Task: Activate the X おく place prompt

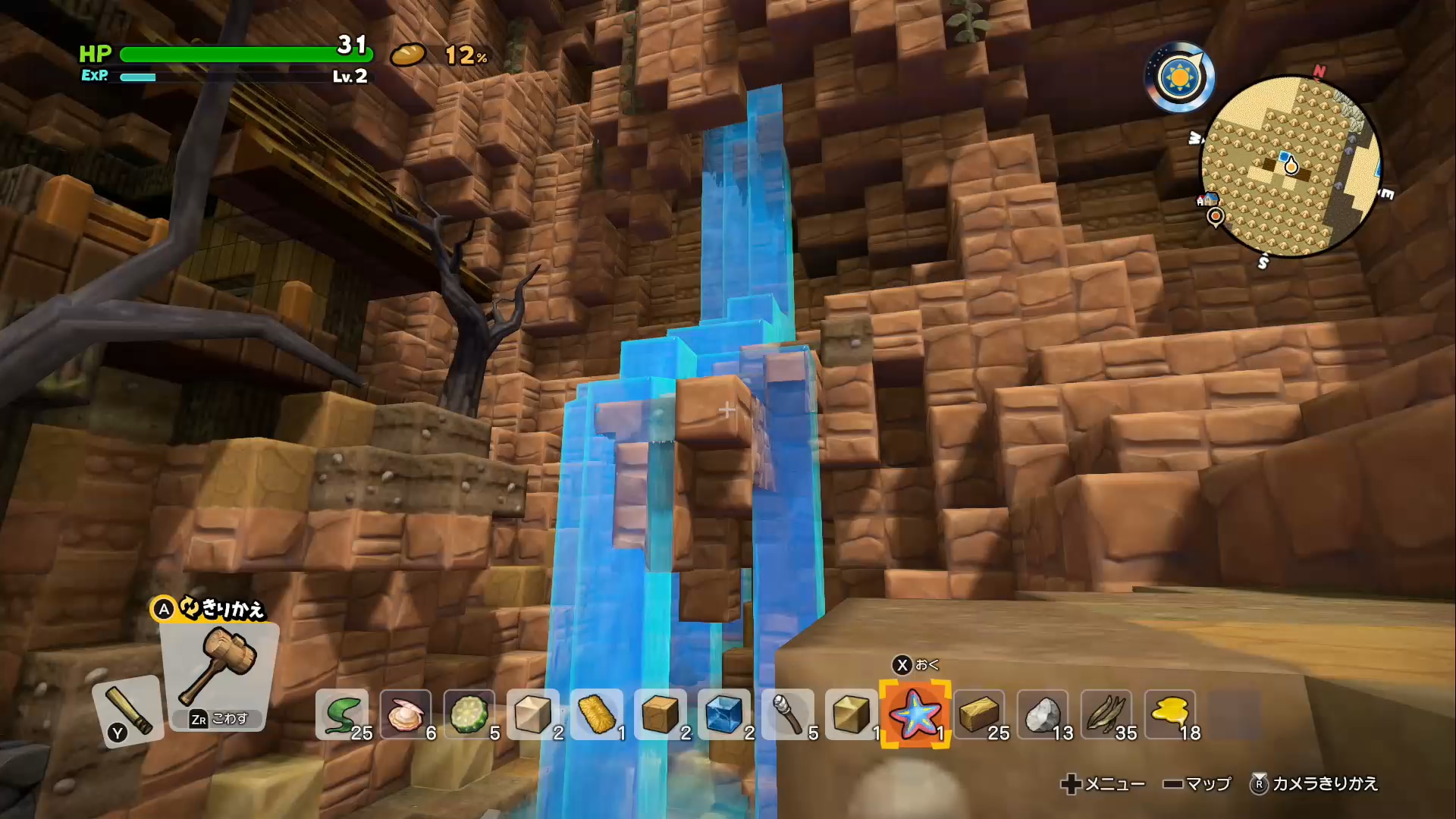Action: coord(914,662)
